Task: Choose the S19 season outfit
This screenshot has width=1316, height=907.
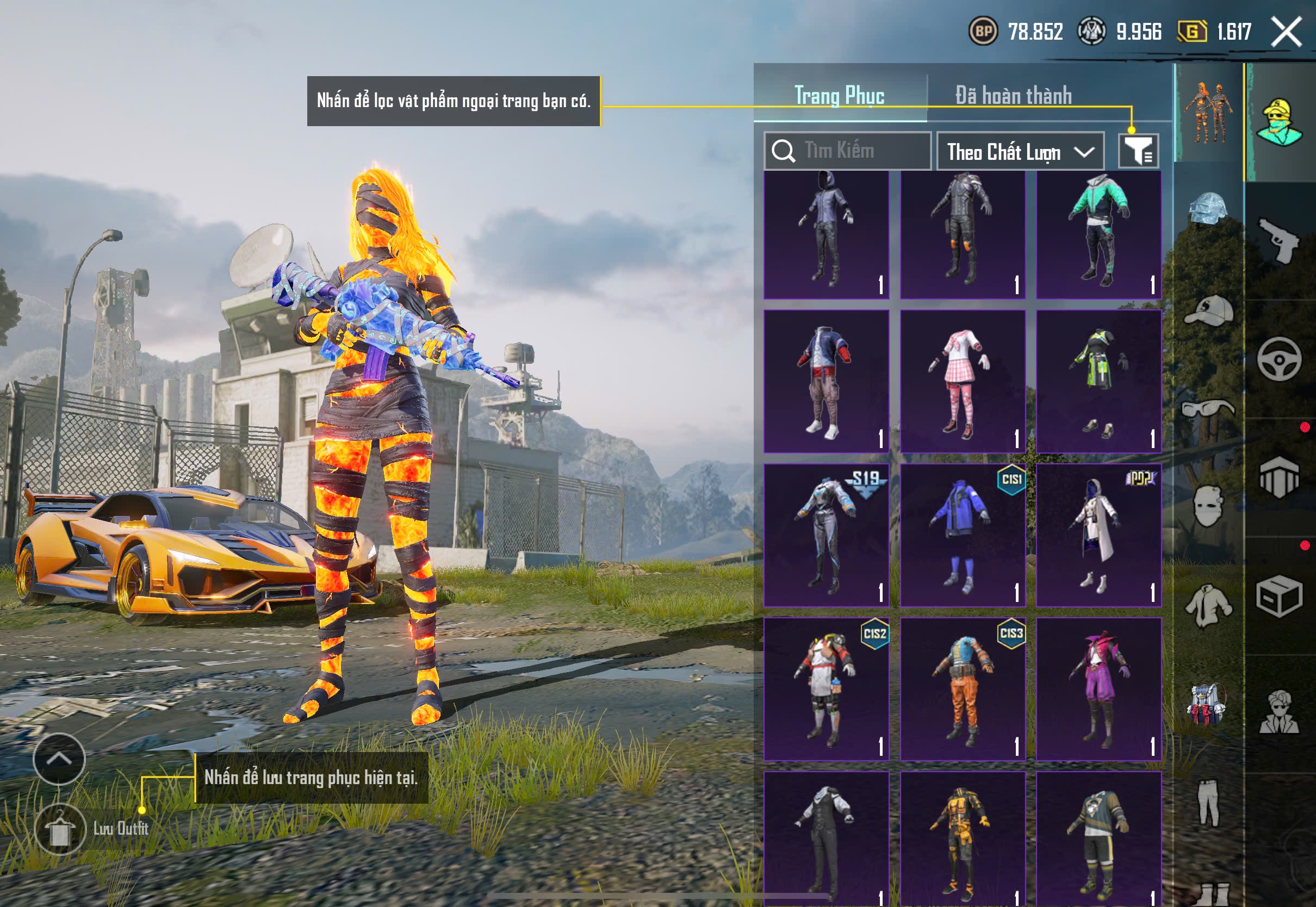Action: [826, 535]
